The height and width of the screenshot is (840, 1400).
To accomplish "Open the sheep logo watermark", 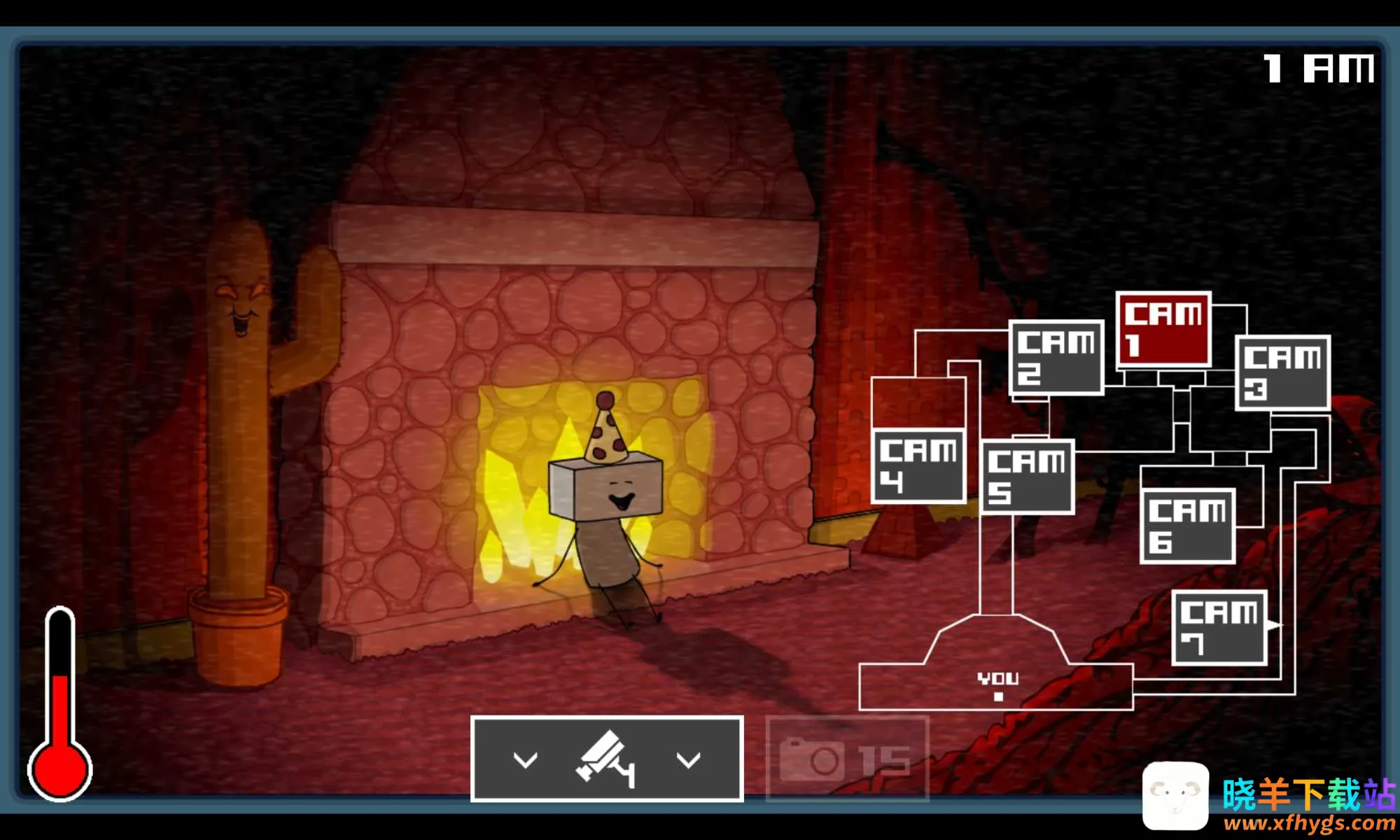I will pos(1175,796).
